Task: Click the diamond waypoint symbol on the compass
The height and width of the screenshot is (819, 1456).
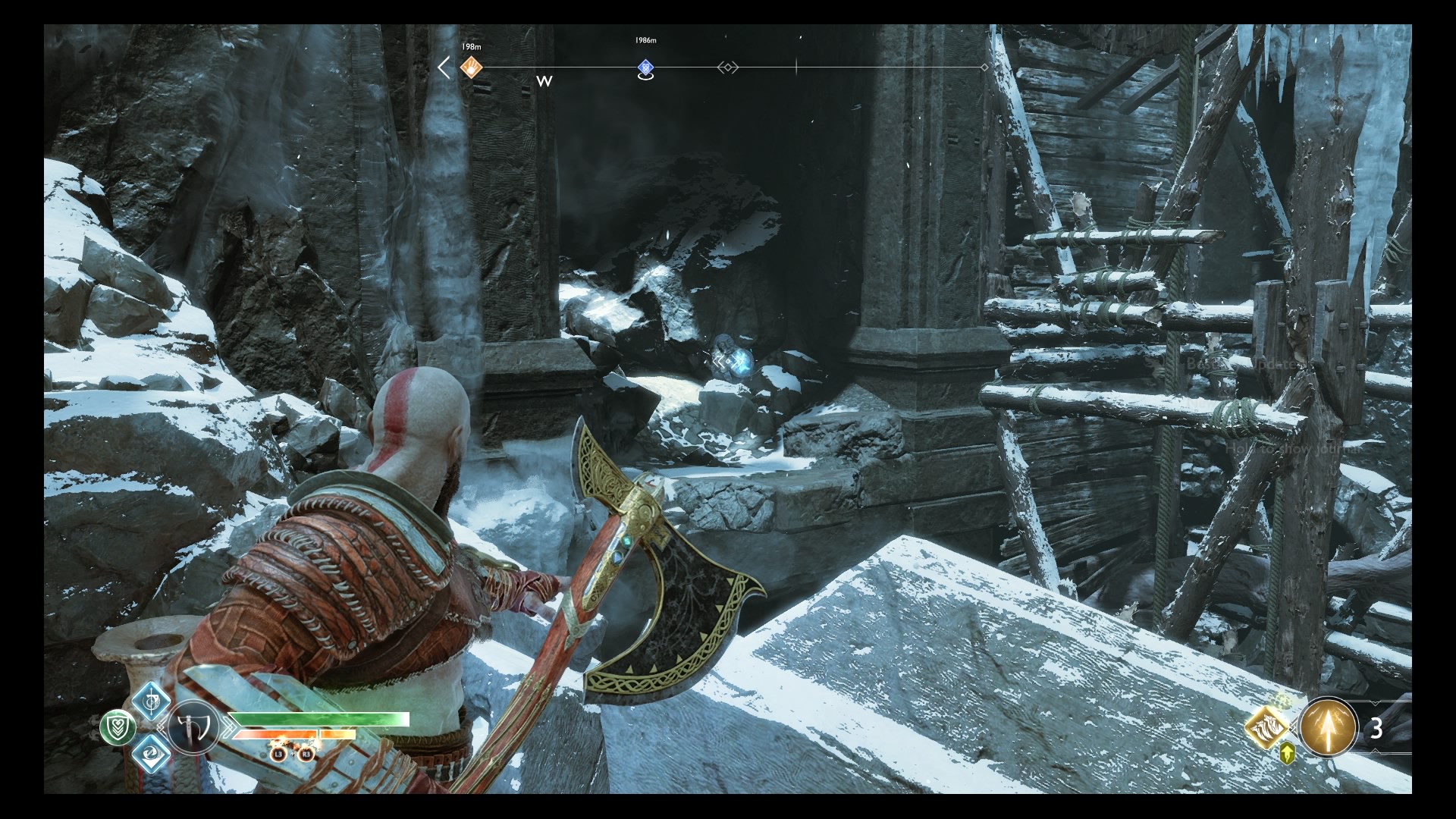Action: (x=726, y=67)
